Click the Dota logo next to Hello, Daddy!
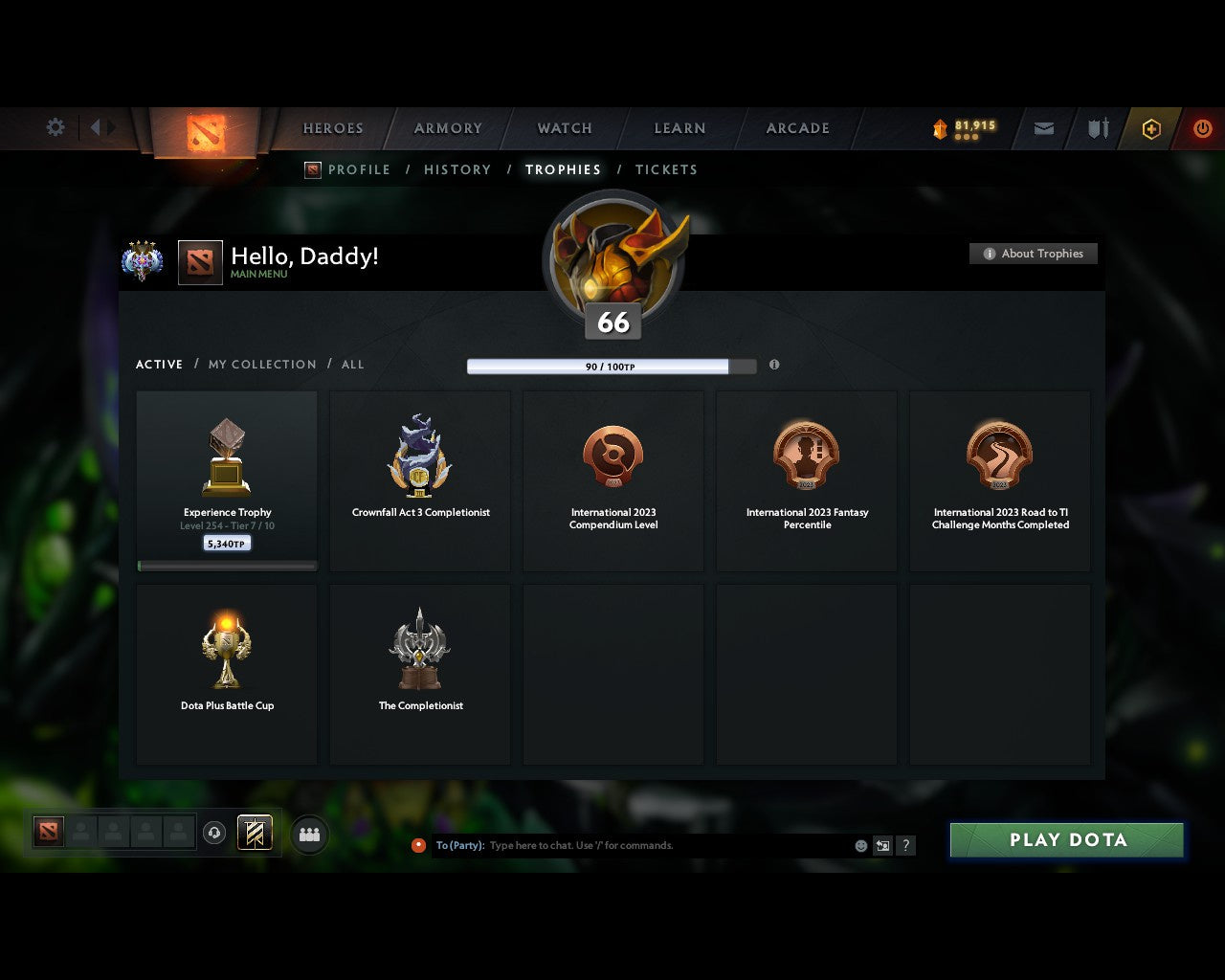Screen dimensions: 1225x980 (201, 262)
